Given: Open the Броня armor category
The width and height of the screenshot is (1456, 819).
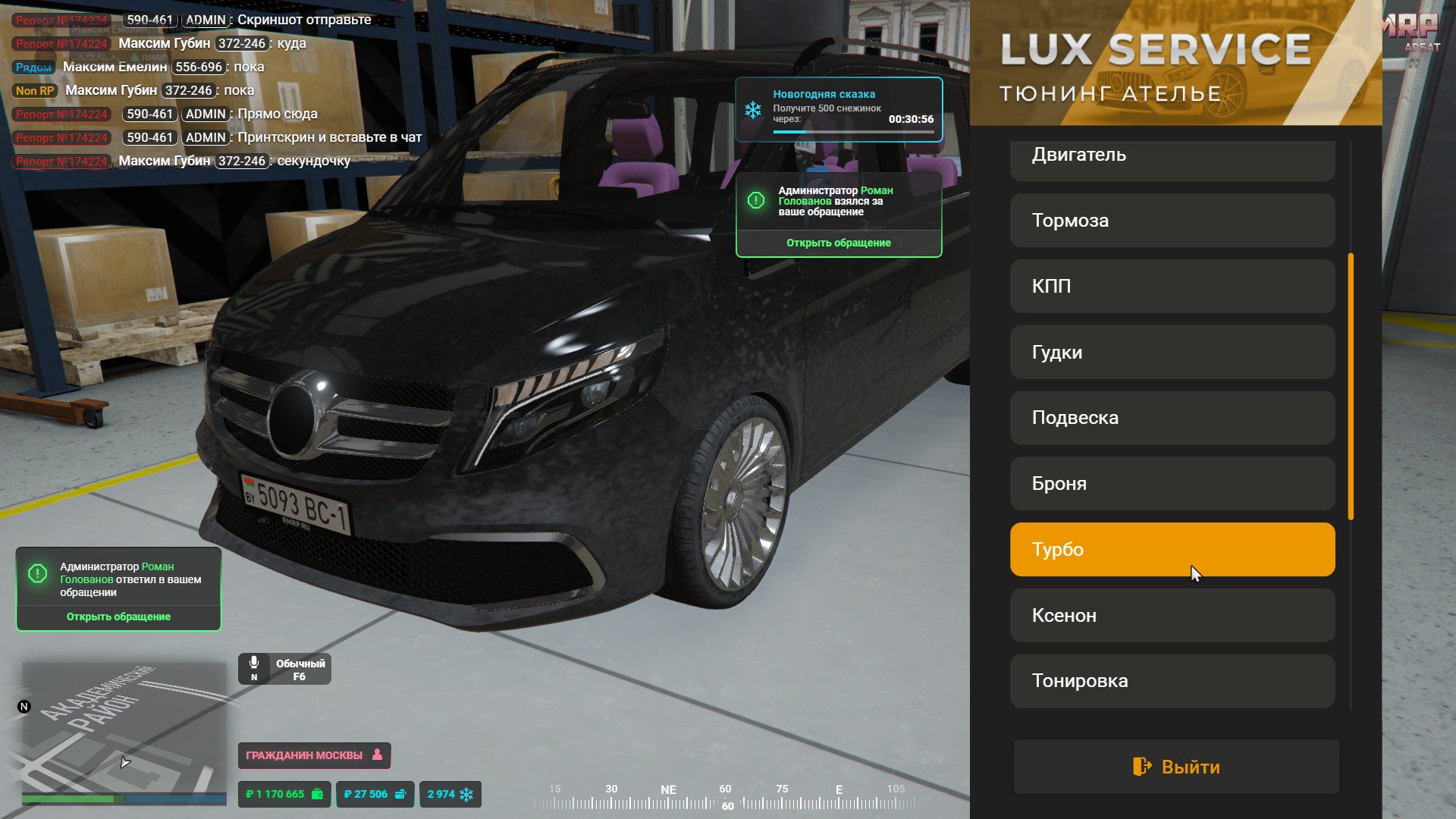Looking at the screenshot, I should tap(1172, 484).
